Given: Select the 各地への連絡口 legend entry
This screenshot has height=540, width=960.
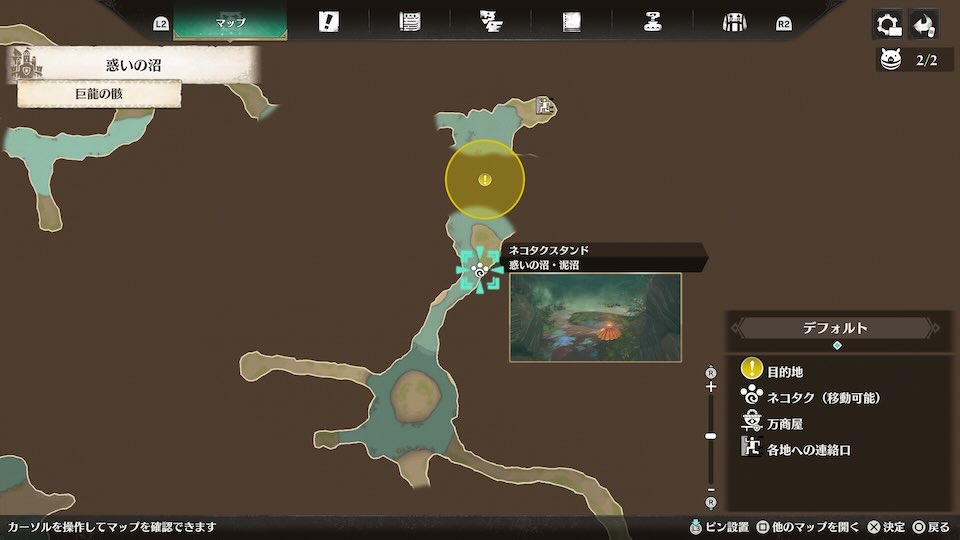Looking at the screenshot, I should [808, 450].
